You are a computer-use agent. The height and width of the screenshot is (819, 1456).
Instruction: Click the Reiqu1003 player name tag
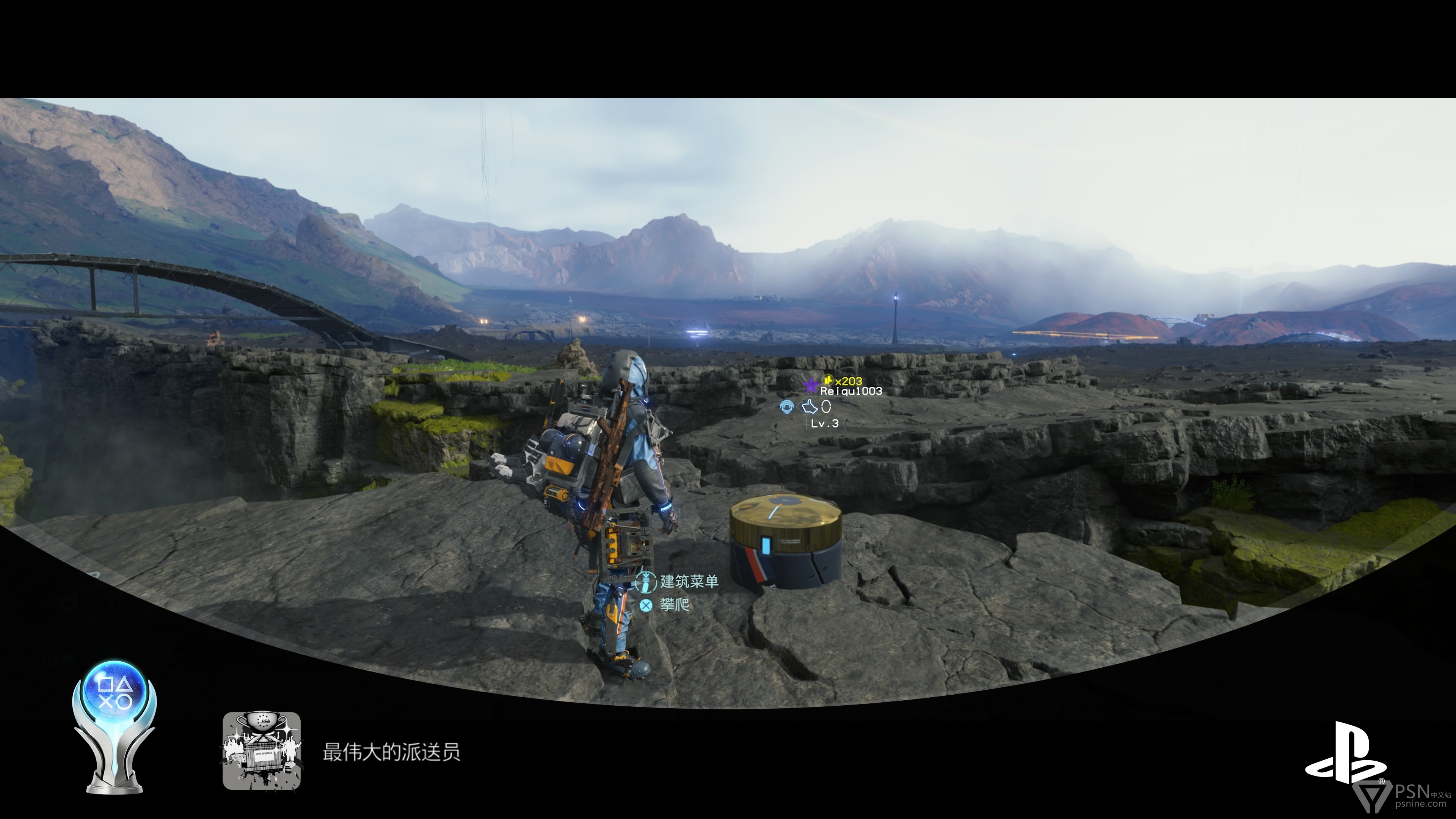pos(850,391)
